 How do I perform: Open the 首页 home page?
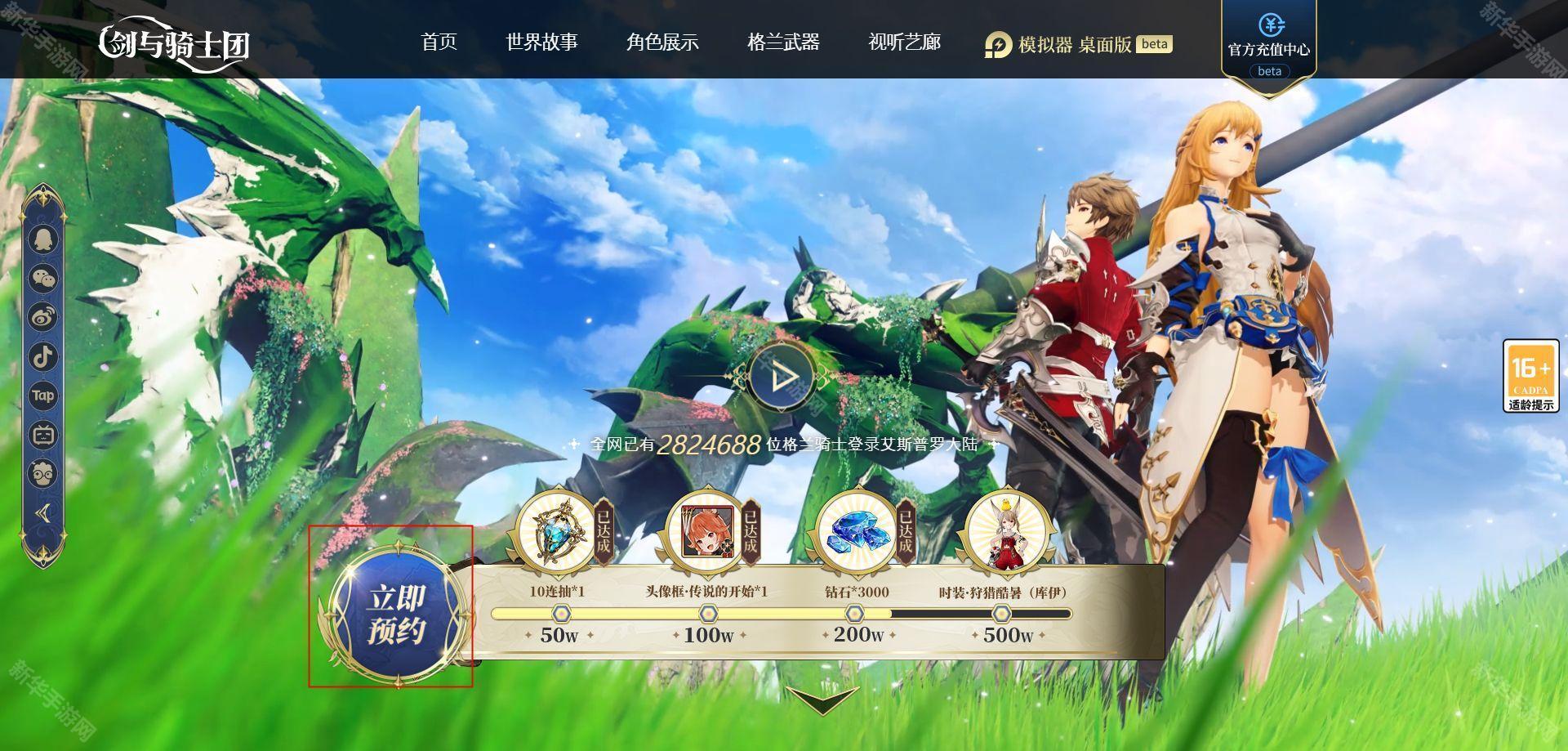click(439, 42)
